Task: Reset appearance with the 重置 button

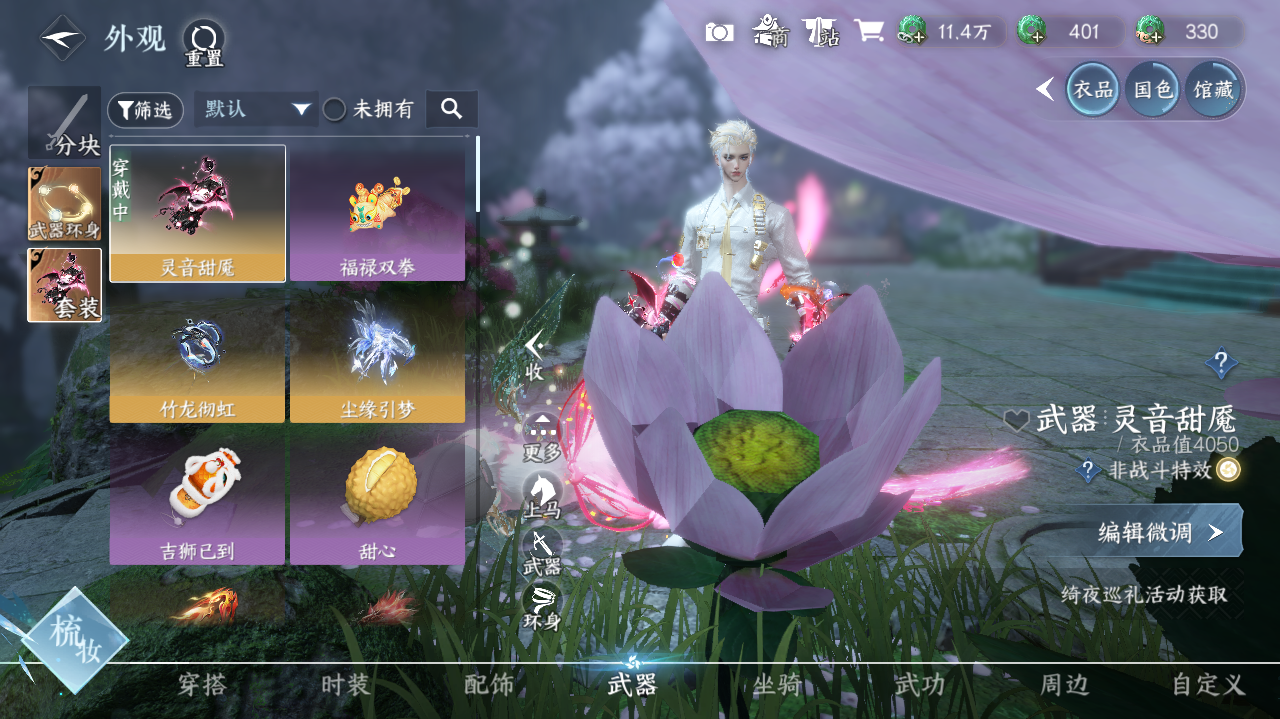Action: click(203, 43)
